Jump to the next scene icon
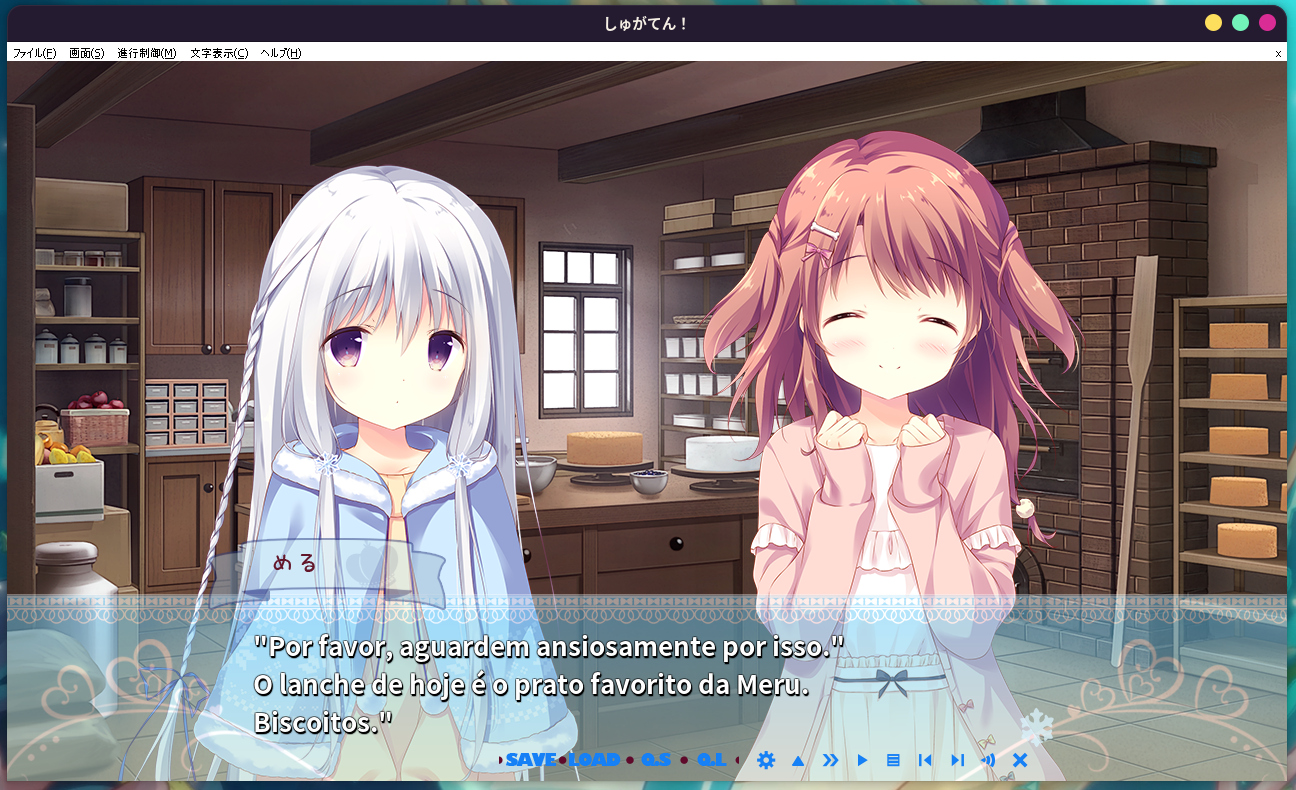The height and width of the screenshot is (790, 1296). tap(957, 760)
